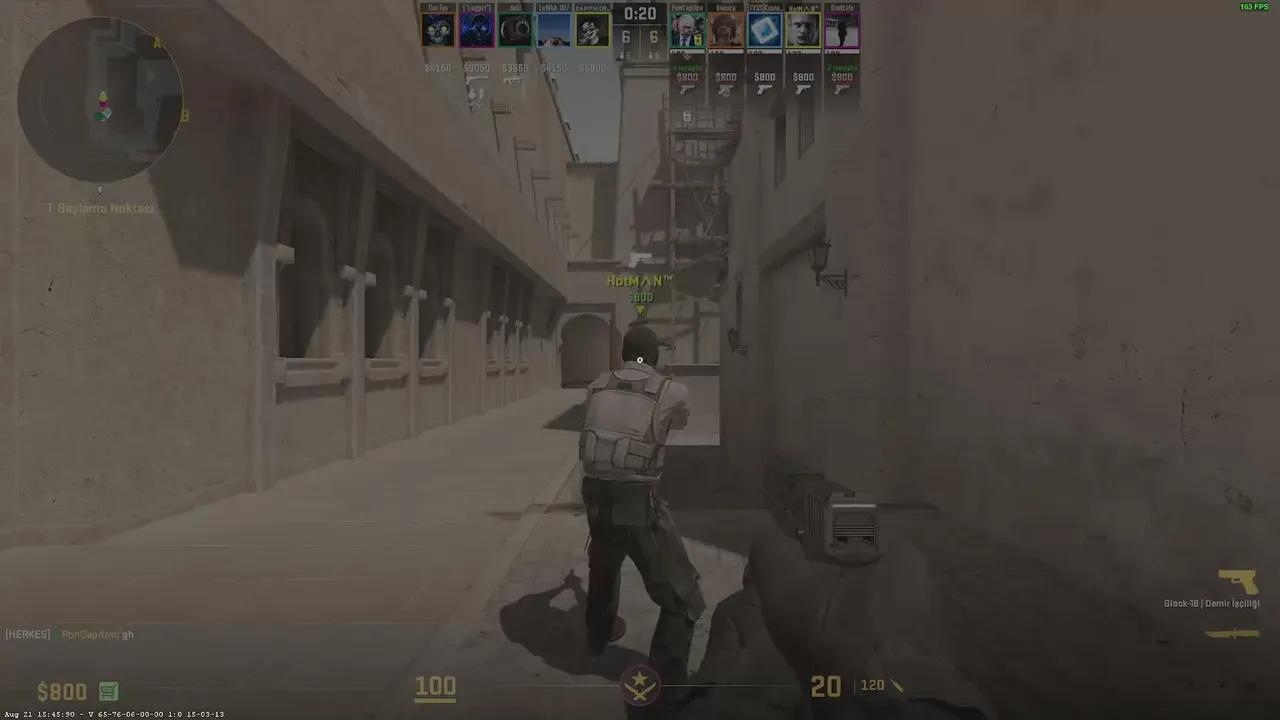Click the pistol icon under BoatLife's money
Screen dimensions: 1280x720
coord(841,90)
